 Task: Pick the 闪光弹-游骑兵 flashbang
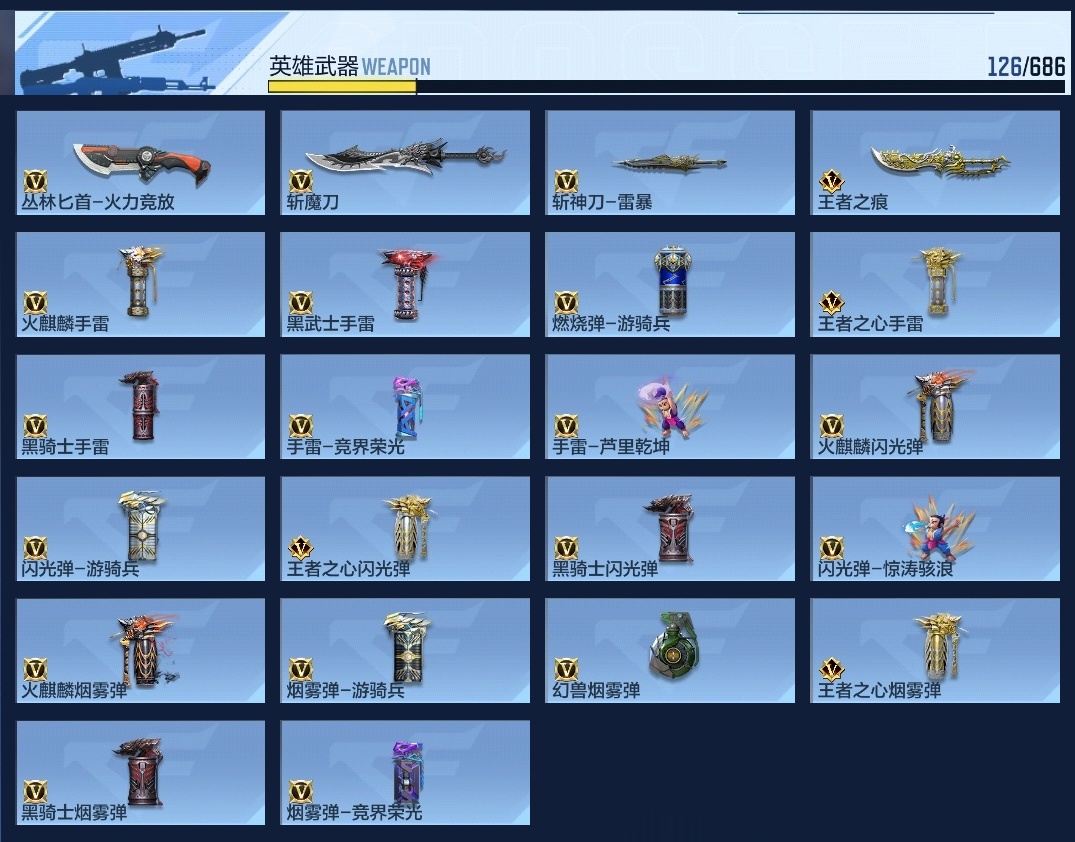click(141, 528)
